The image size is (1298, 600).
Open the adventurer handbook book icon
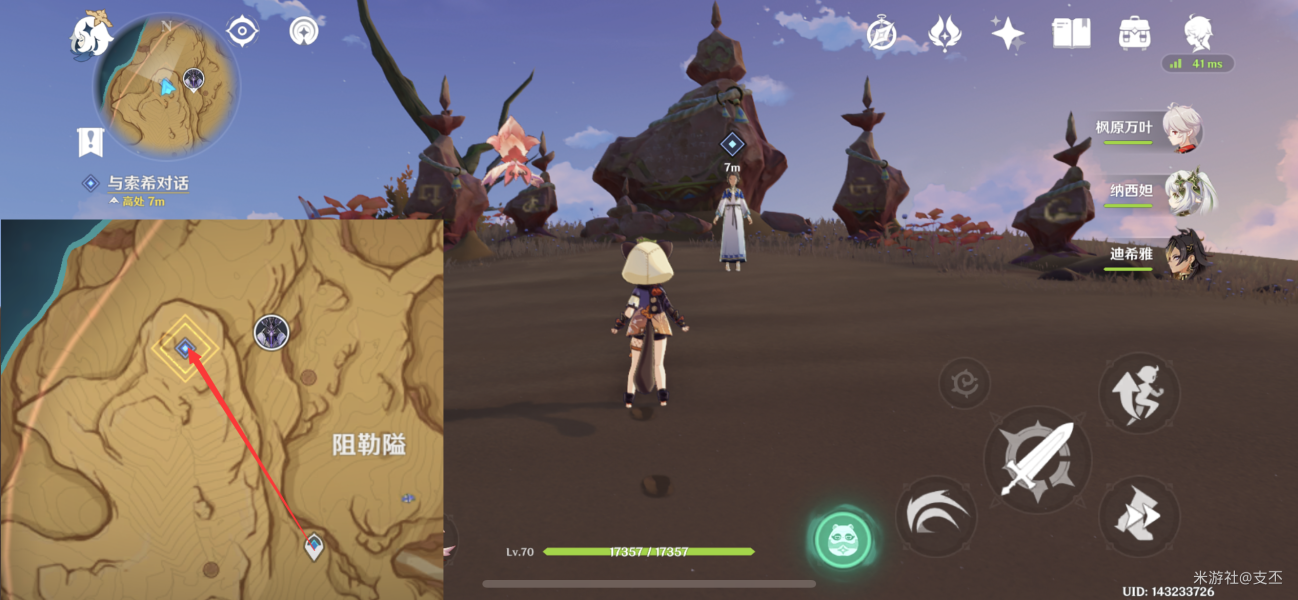[x=1071, y=34]
